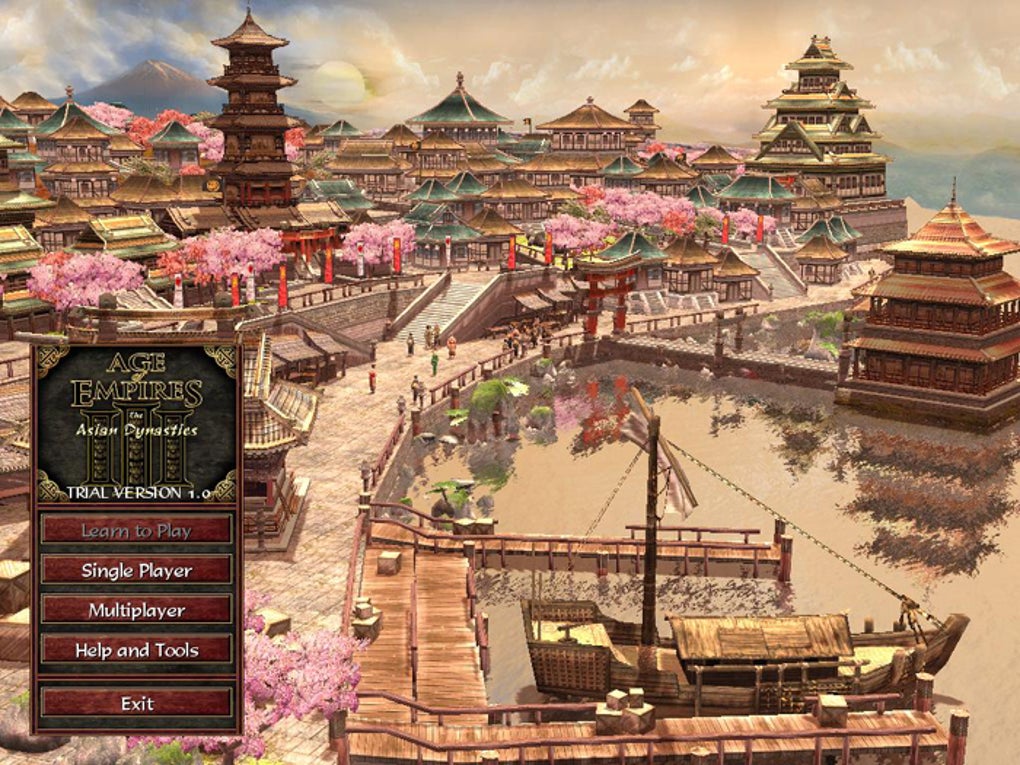
Task: Choose the Single Player option
Action: tap(136, 570)
